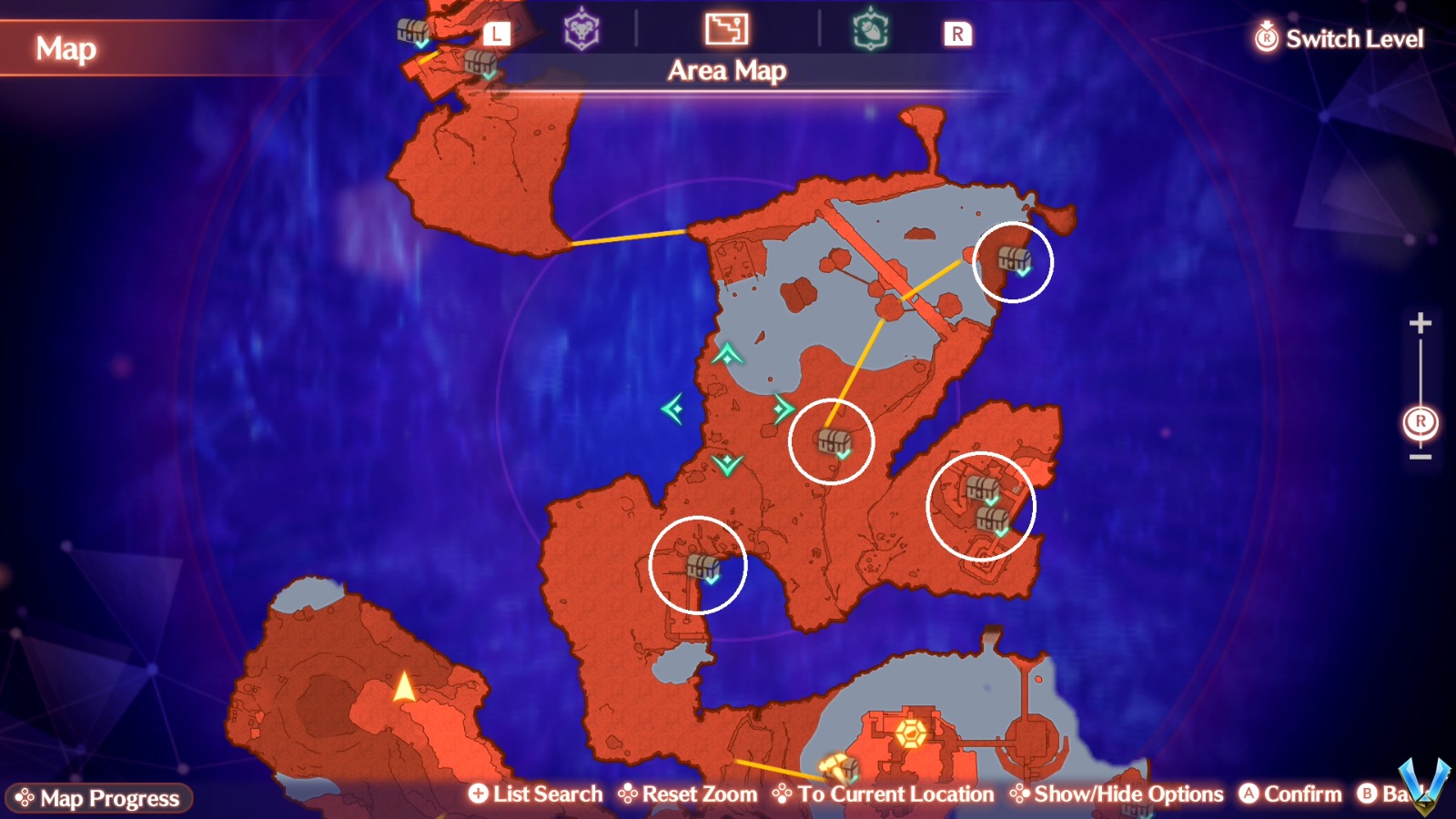Select the circled double chest on right

[x=985, y=505]
